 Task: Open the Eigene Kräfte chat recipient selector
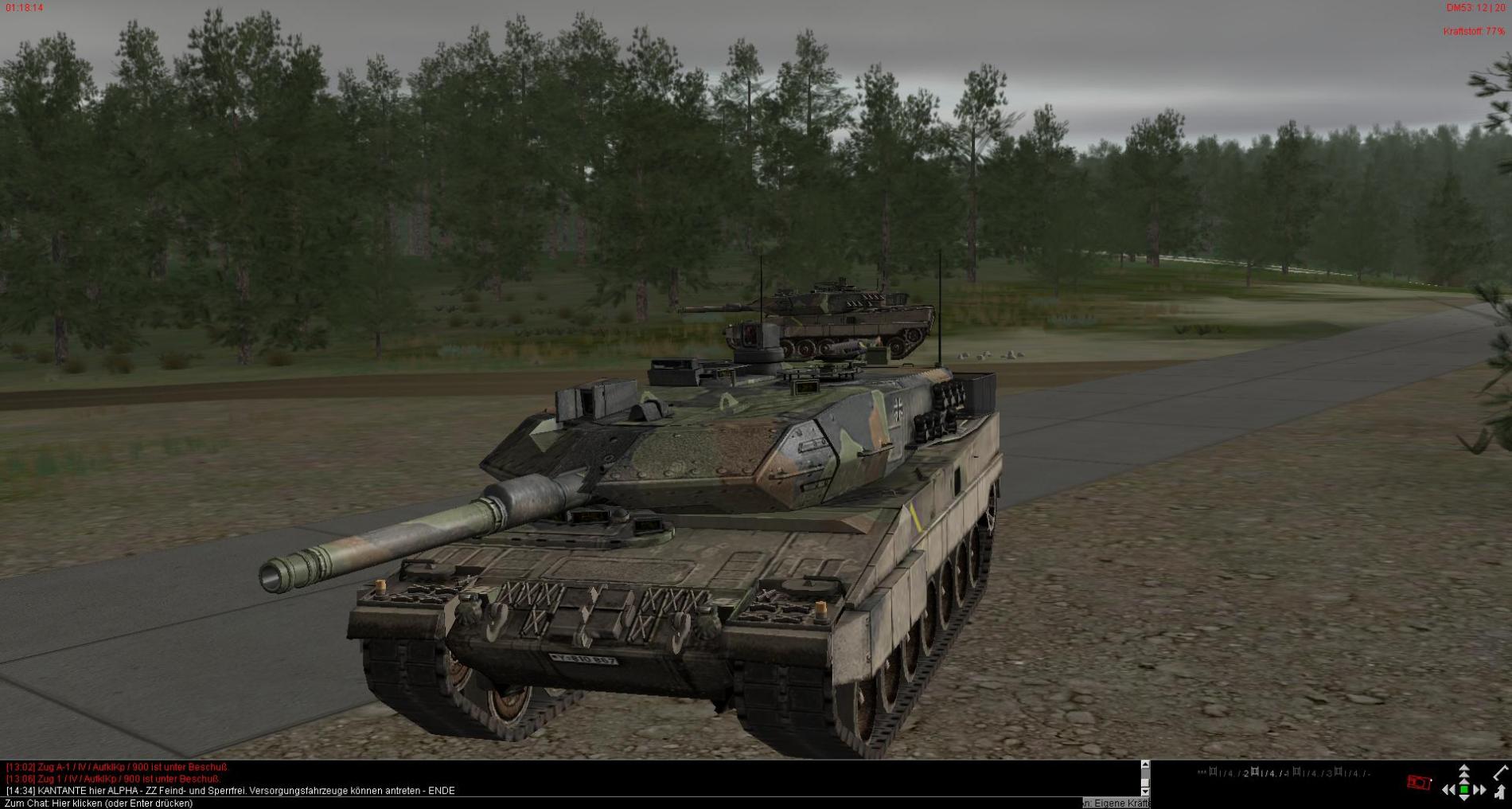click(1116, 803)
